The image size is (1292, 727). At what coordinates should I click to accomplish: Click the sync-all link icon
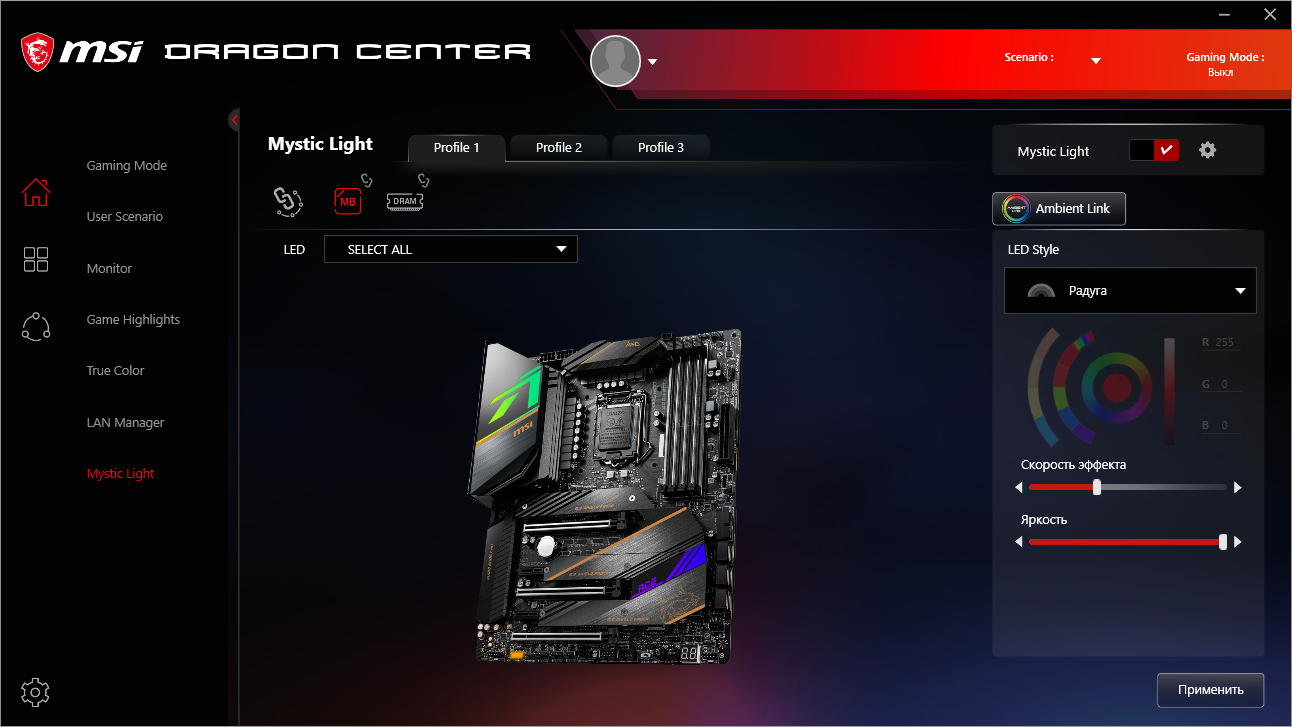(288, 201)
